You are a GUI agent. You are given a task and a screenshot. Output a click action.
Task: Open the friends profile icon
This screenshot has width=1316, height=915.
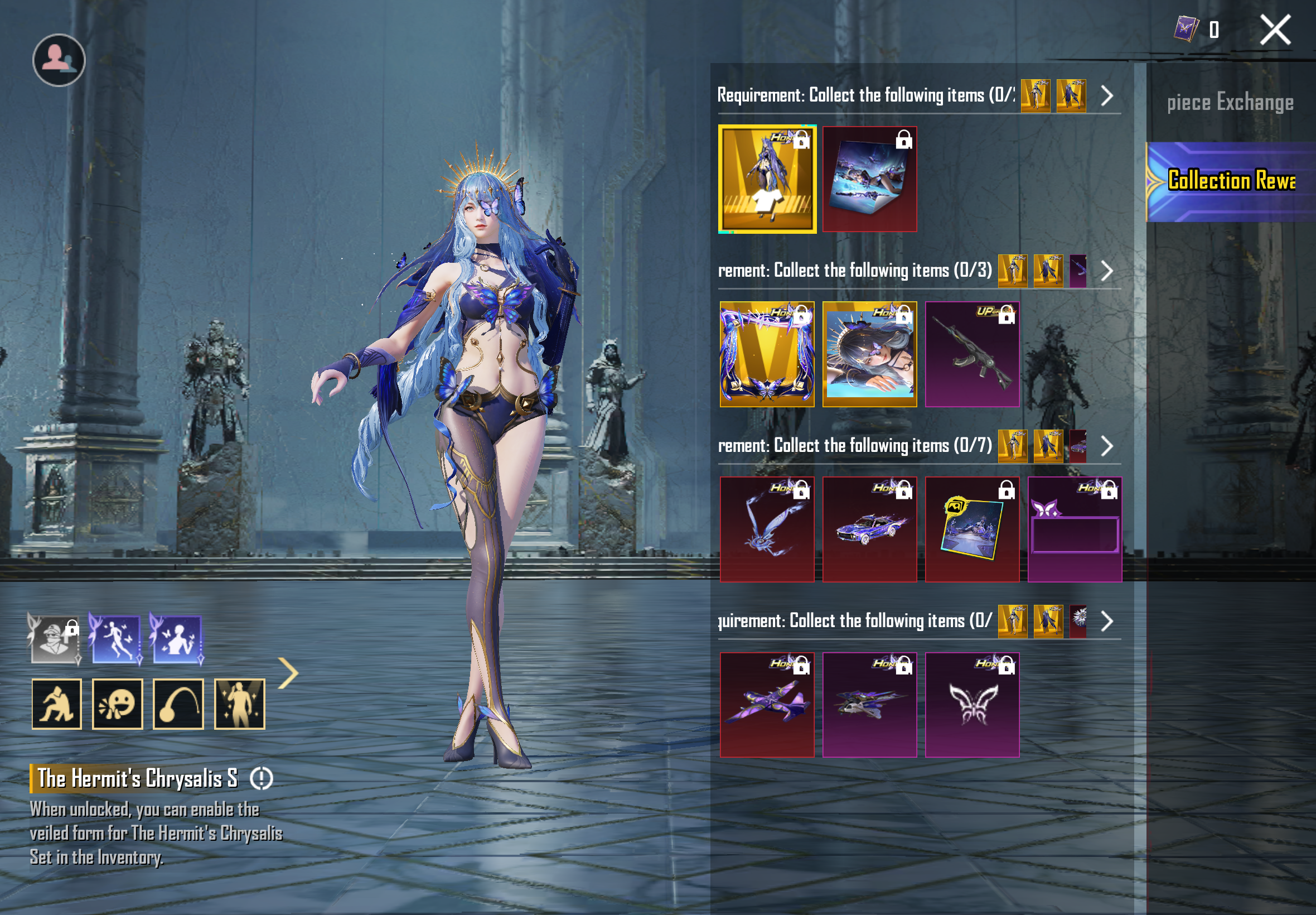click(x=59, y=60)
